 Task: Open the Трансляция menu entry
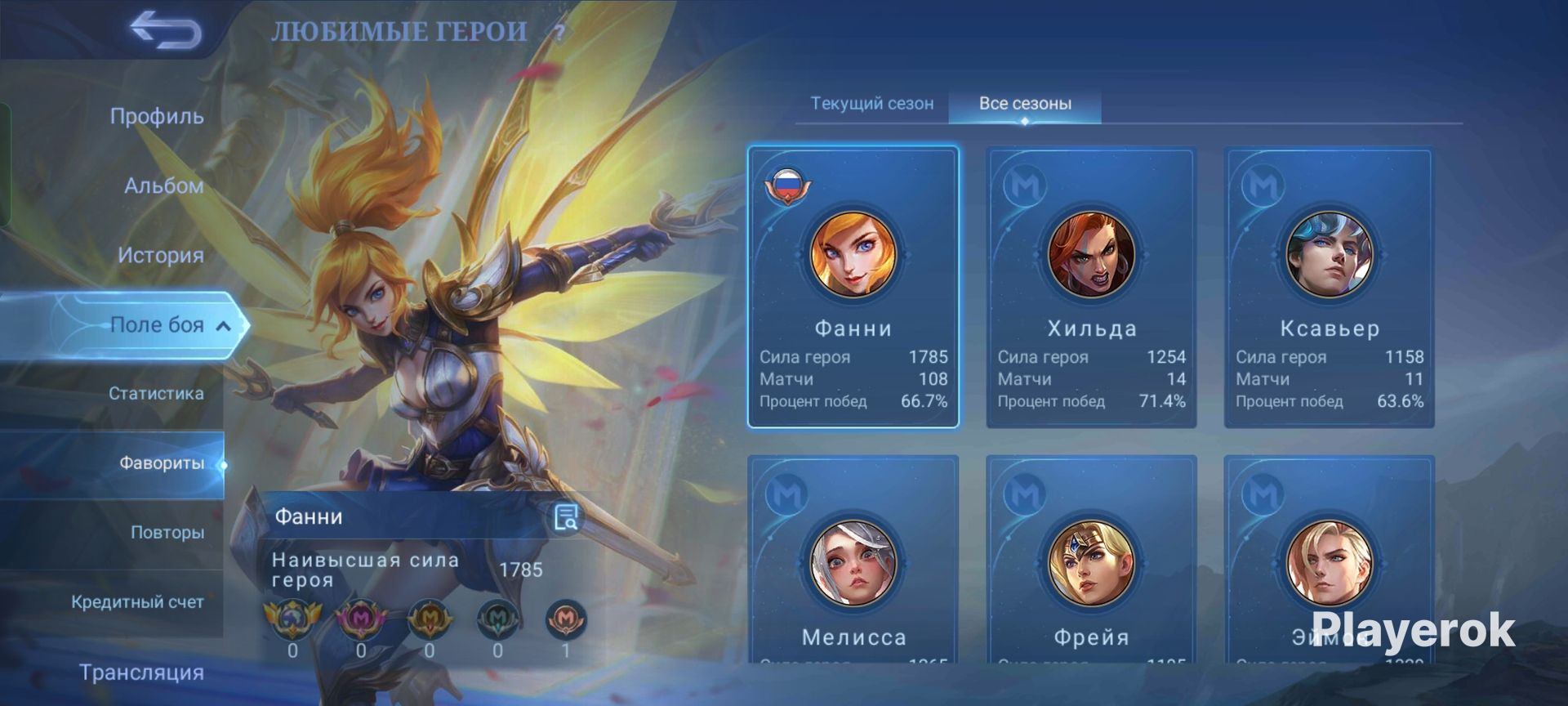pyautogui.click(x=141, y=672)
